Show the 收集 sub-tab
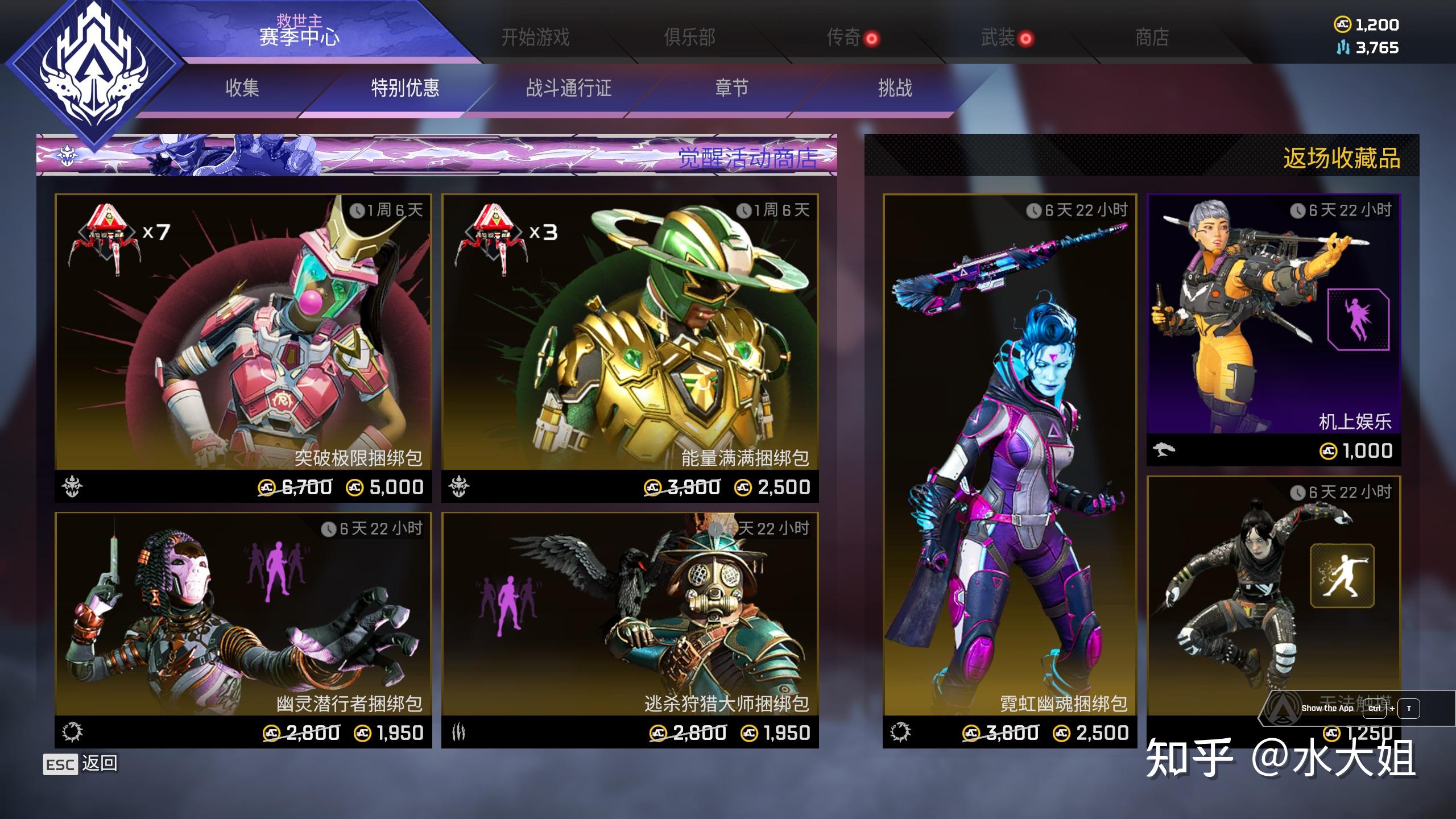1456x819 pixels. click(242, 88)
